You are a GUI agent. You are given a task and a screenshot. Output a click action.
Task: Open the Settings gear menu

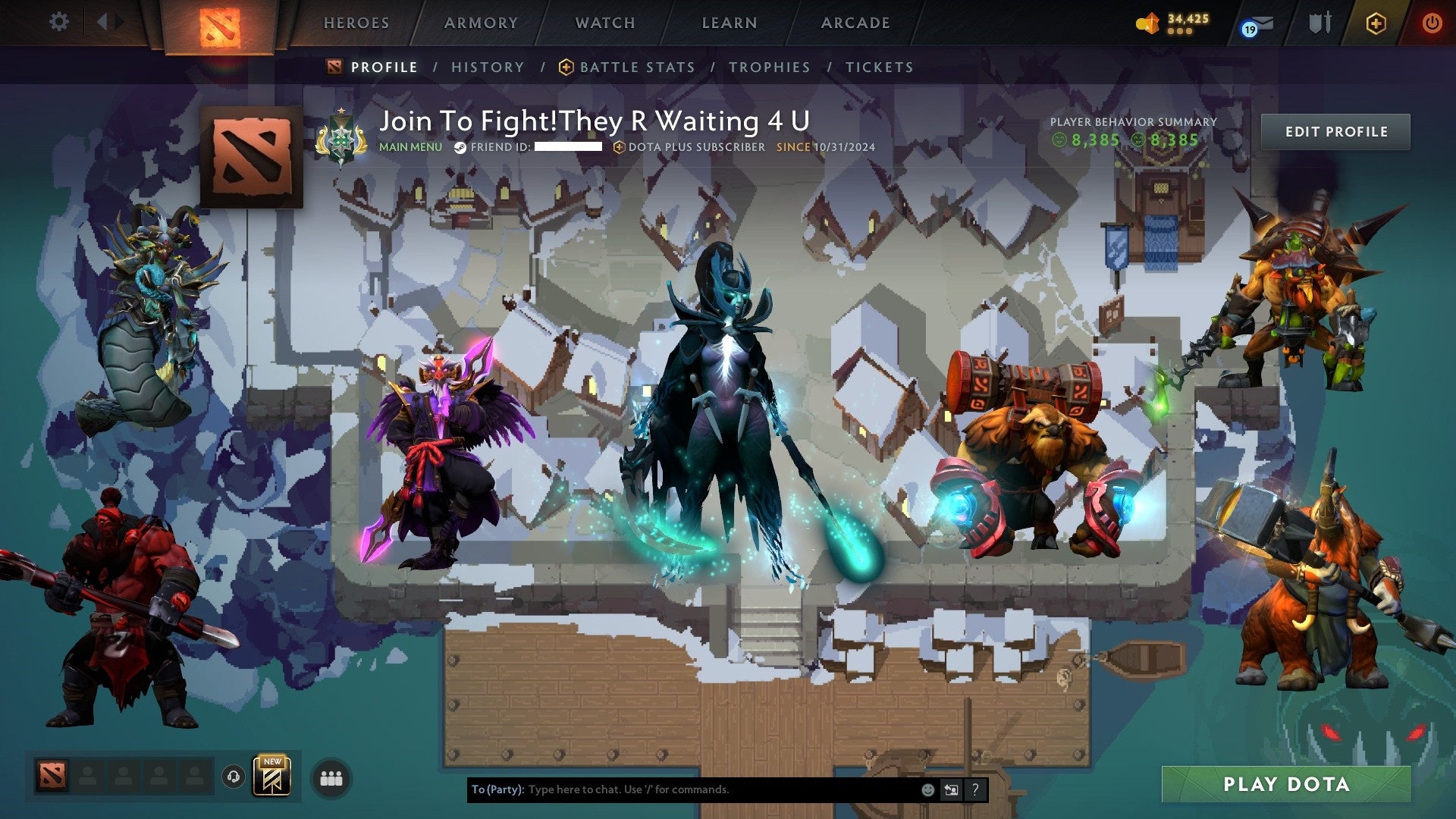coord(58,22)
